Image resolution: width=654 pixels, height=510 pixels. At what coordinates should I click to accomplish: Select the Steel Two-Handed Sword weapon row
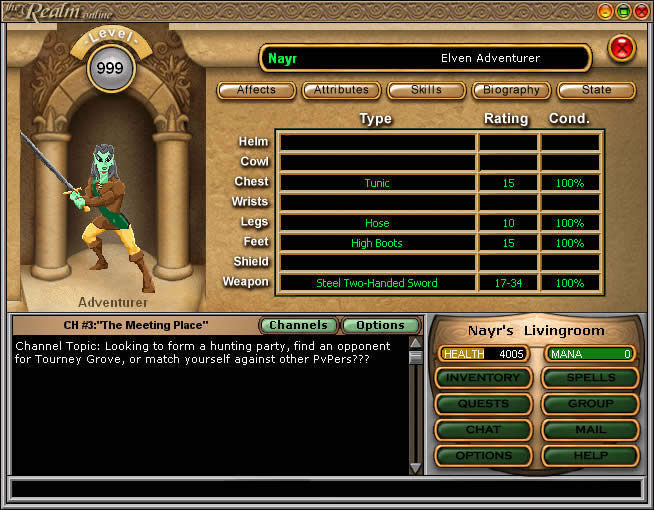pyautogui.click(x=377, y=283)
